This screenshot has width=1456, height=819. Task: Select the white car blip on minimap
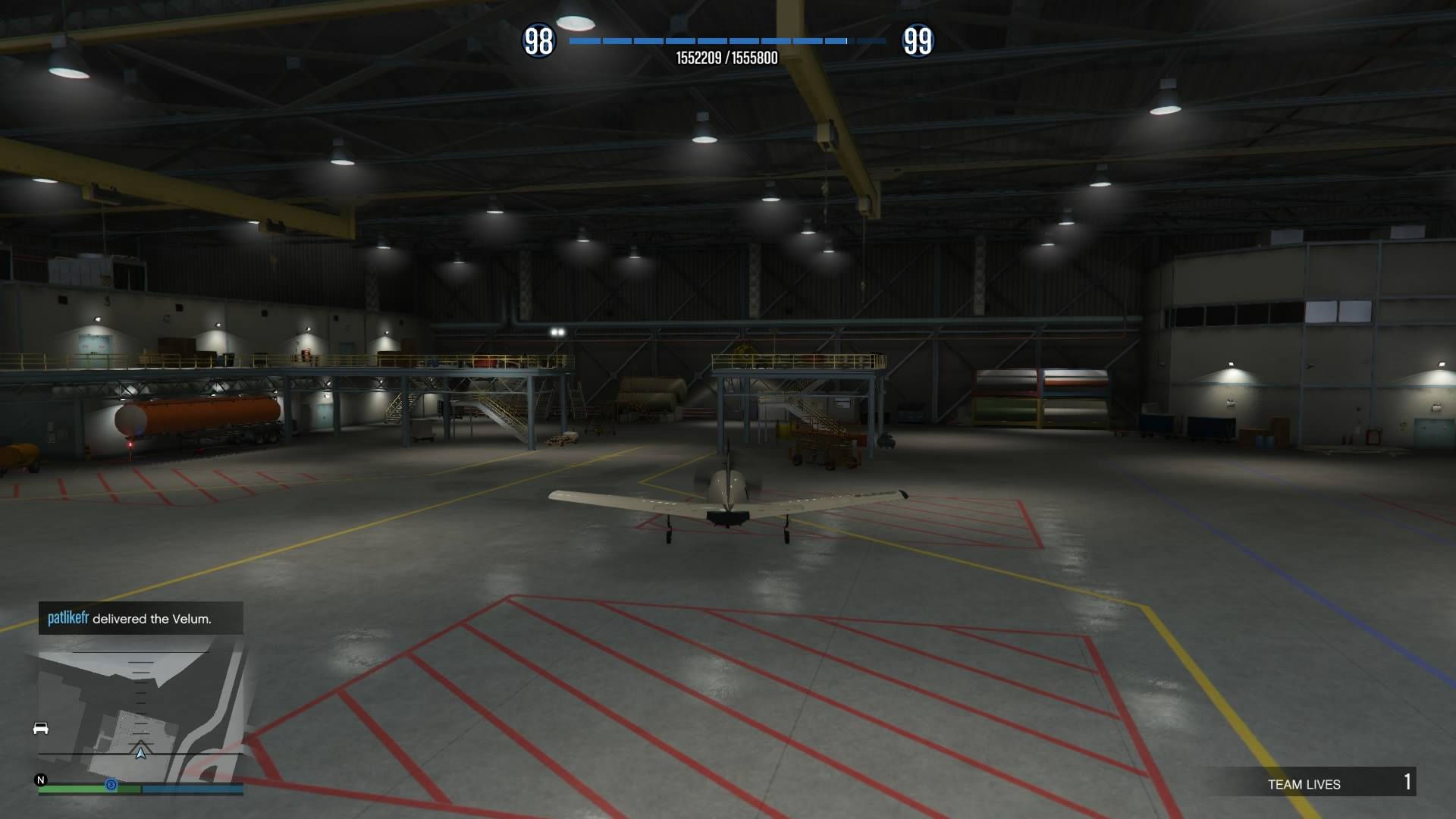pyautogui.click(x=41, y=729)
